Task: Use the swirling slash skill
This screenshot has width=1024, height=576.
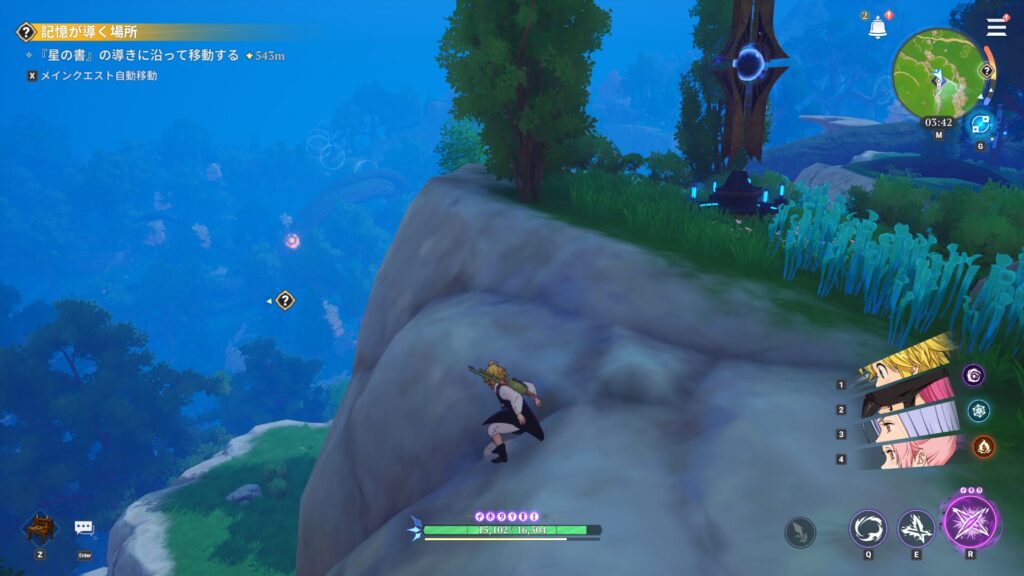Action: (x=867, y=528)
